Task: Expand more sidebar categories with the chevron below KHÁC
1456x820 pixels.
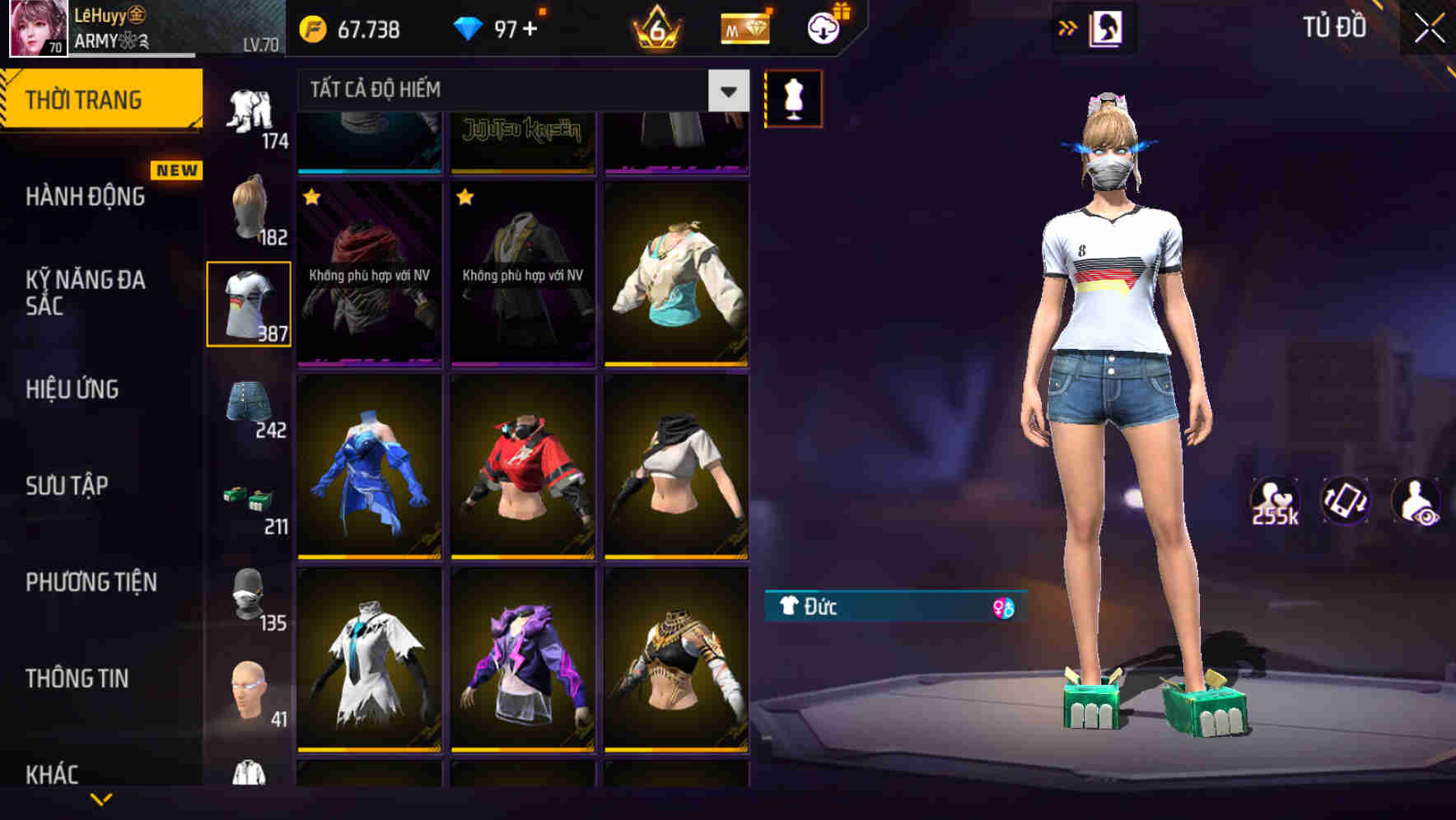Action: click(101, 800)
